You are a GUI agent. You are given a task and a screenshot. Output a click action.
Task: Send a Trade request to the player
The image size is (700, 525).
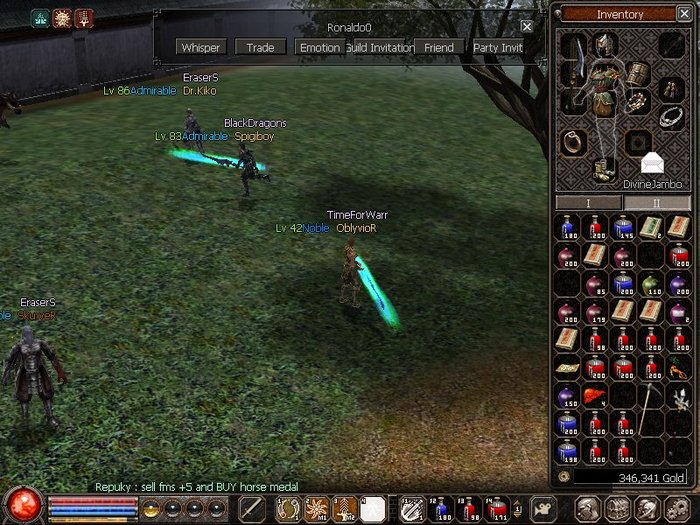260,47
